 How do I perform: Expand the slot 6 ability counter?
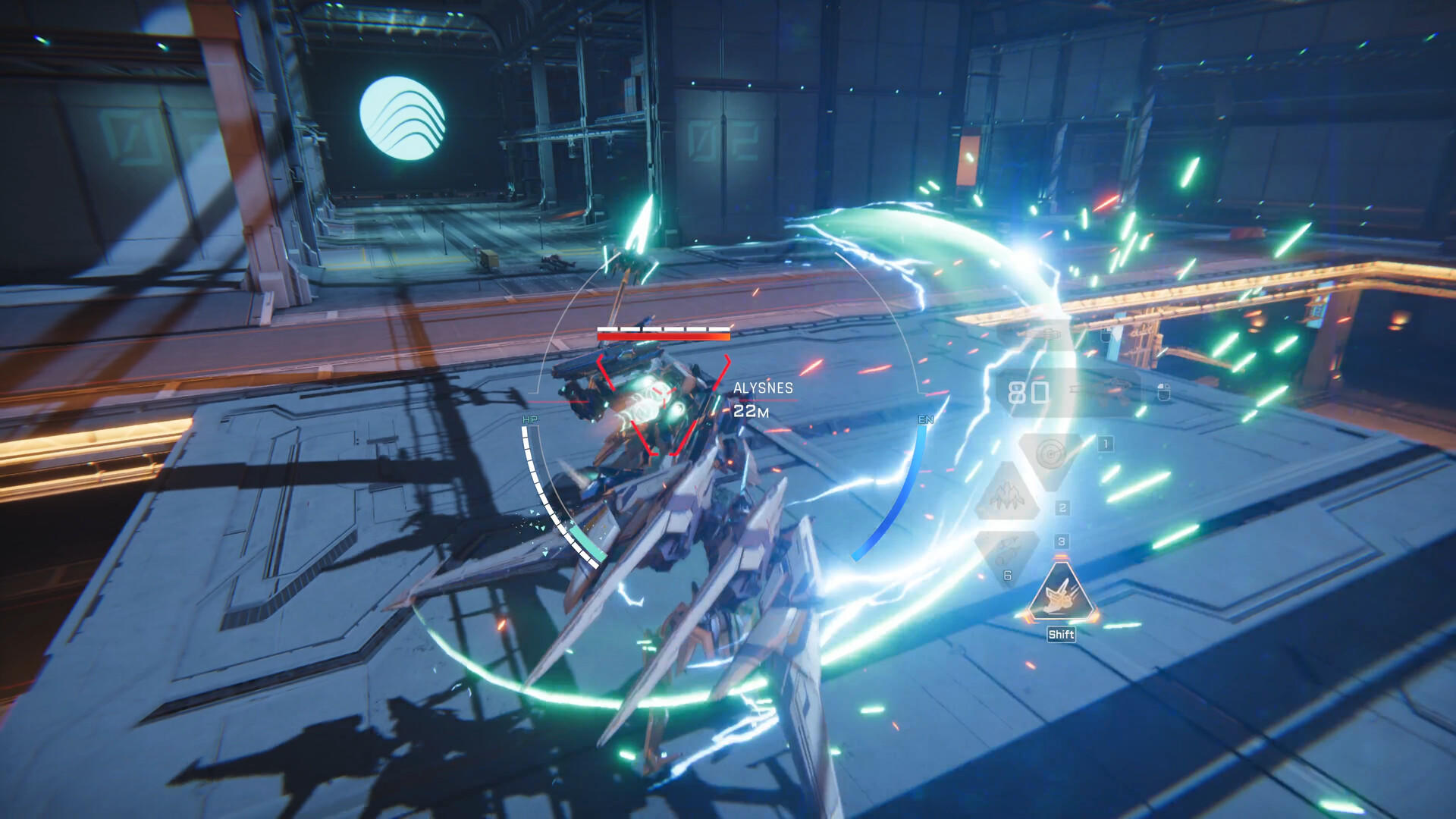pyautogui.click(x=1007, y=576)
